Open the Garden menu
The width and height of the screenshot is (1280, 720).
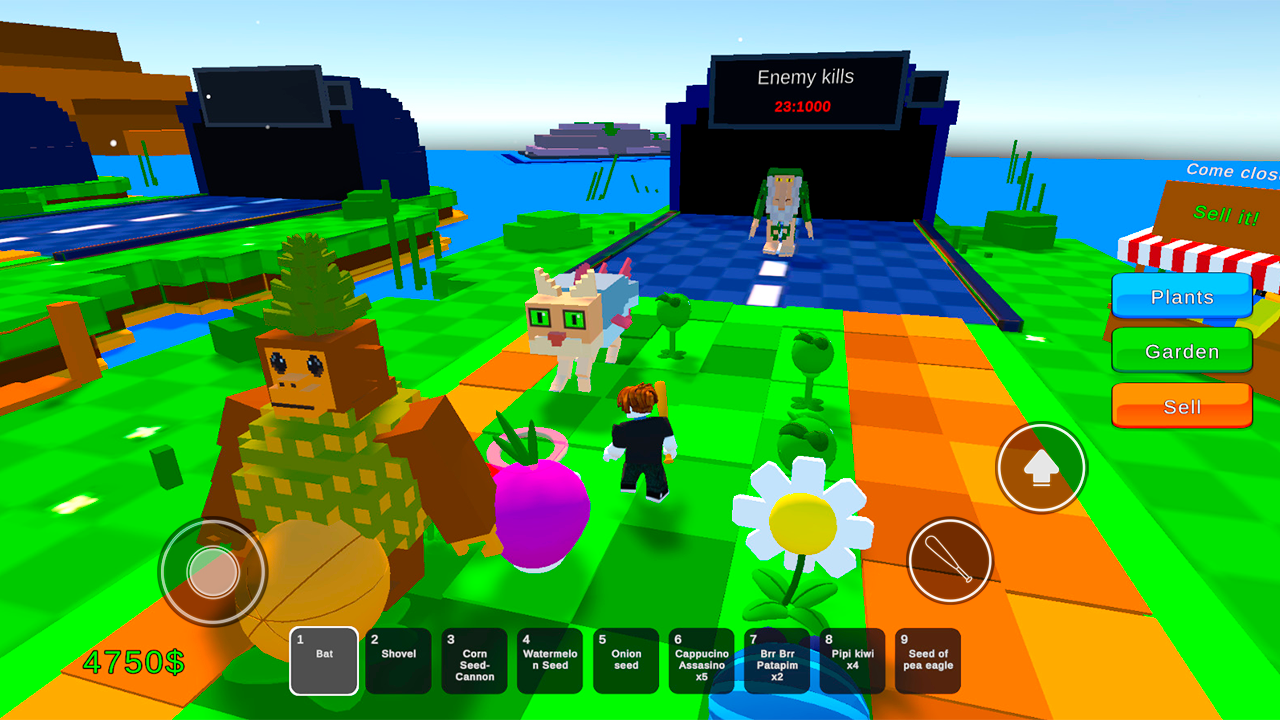pyautogui.click(x=1182, y=351)
